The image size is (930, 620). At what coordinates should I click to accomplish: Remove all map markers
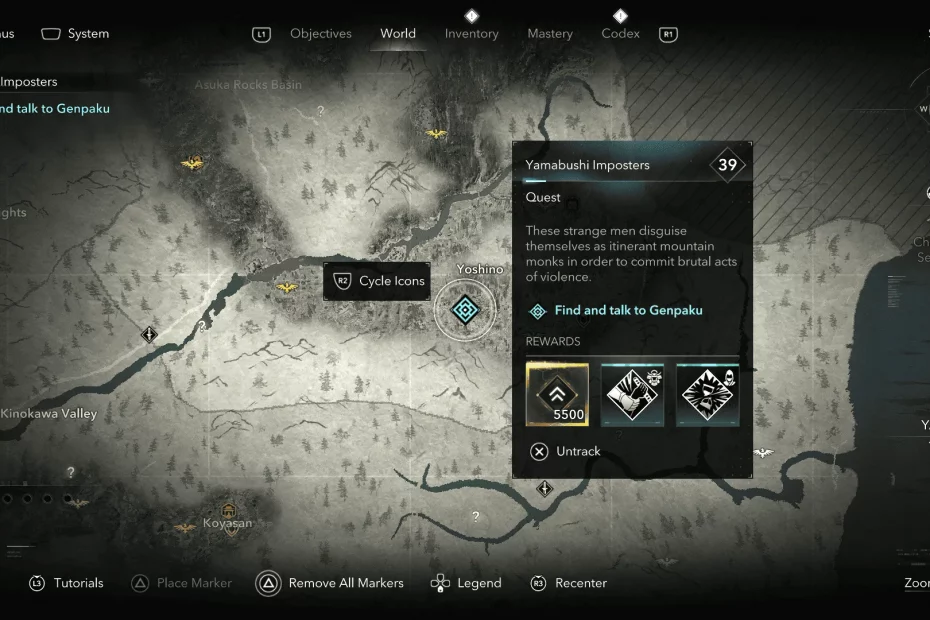pyautogui.click(x=330, y=583)
